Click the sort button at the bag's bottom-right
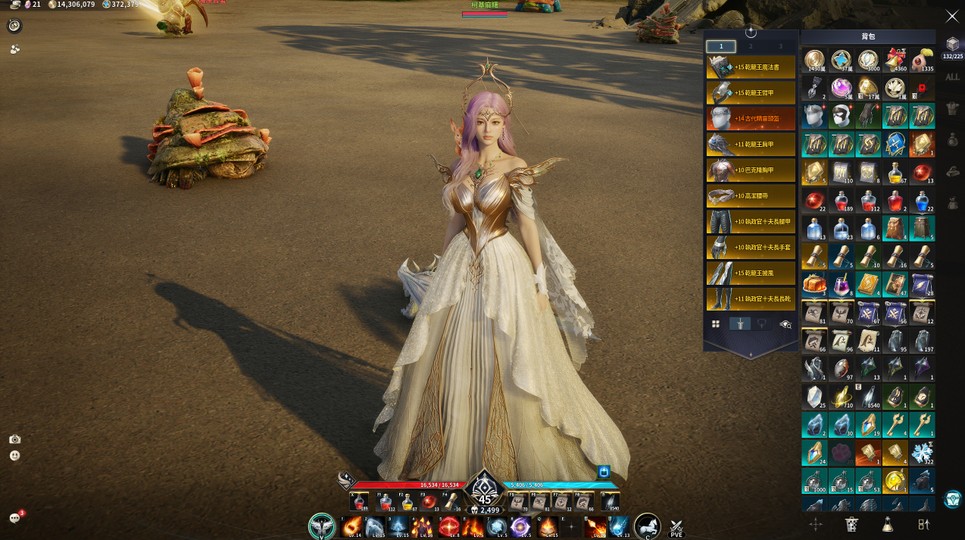This screenshot has width=965, height=540. click(x=923, y=524)
